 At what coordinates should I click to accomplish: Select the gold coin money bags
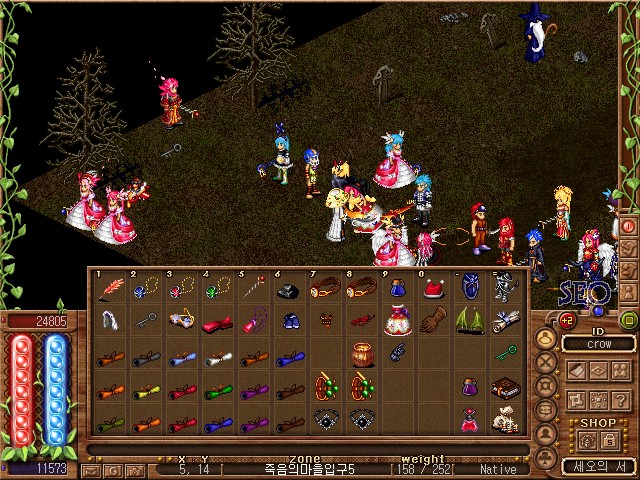click(506, 421)
